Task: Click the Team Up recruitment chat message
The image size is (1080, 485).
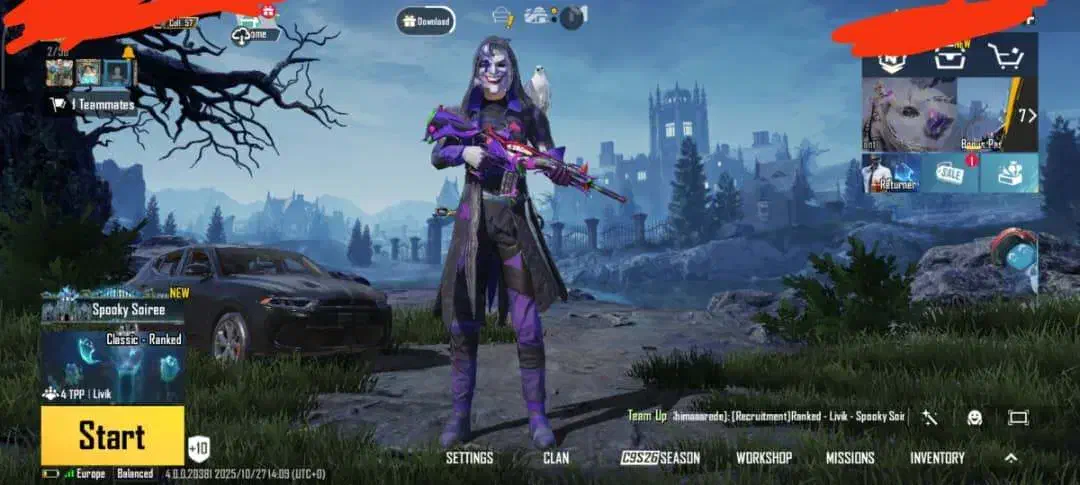Action: click(x=766, y=416)
